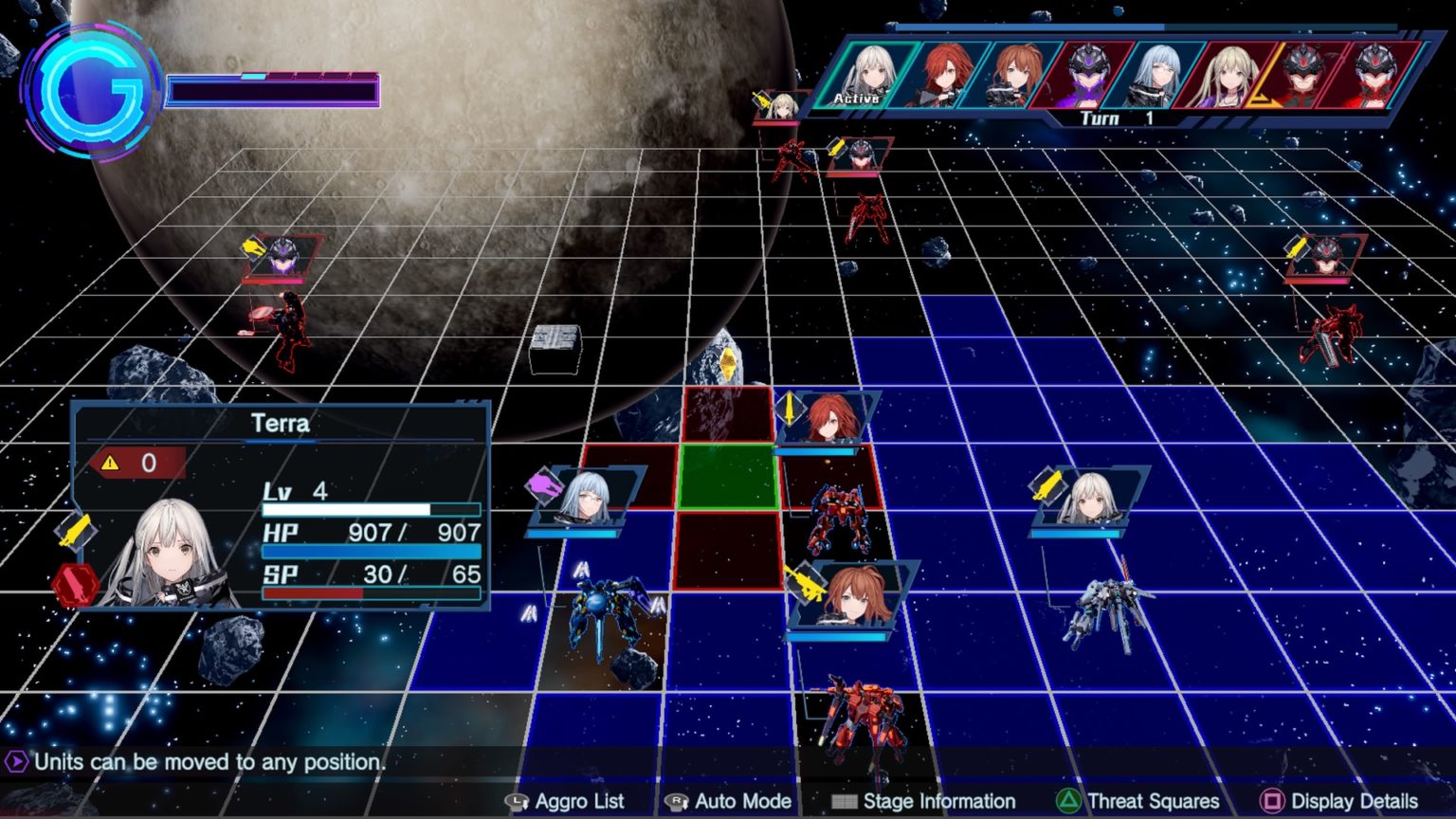Select the green highlighted grid tile

click(728, 477)
